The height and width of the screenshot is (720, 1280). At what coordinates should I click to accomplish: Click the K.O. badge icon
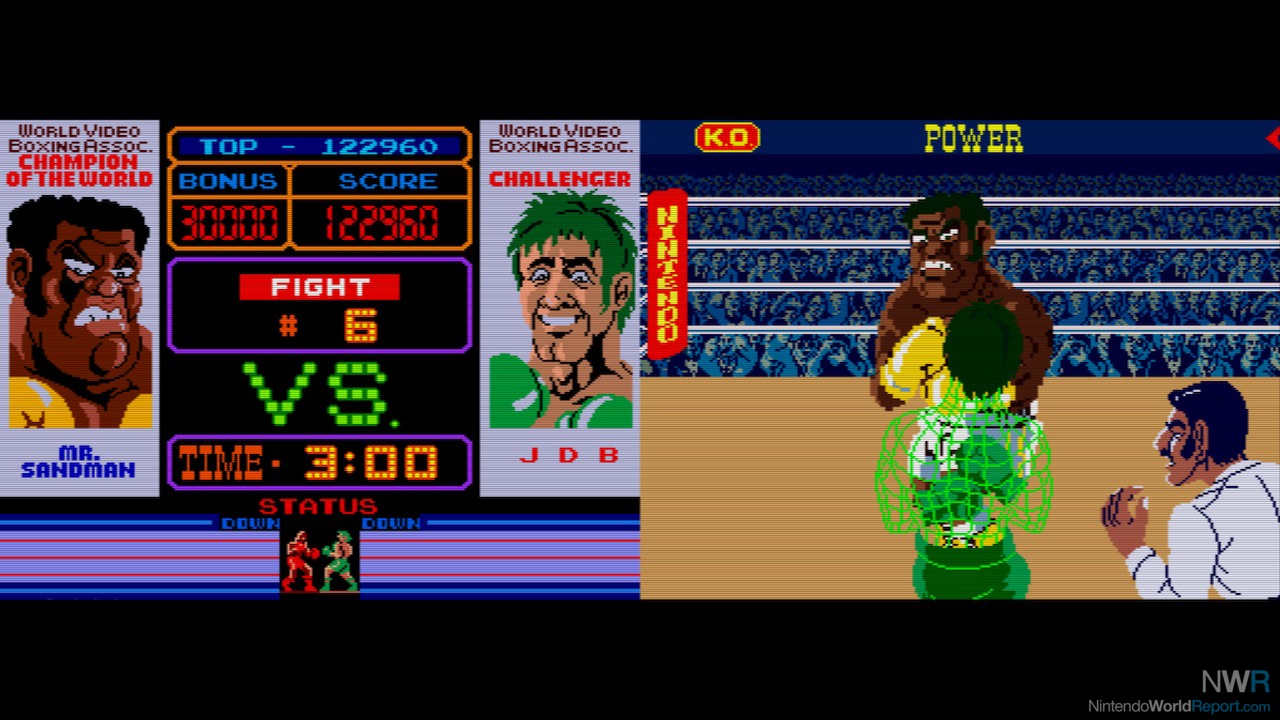pos(727,139)
